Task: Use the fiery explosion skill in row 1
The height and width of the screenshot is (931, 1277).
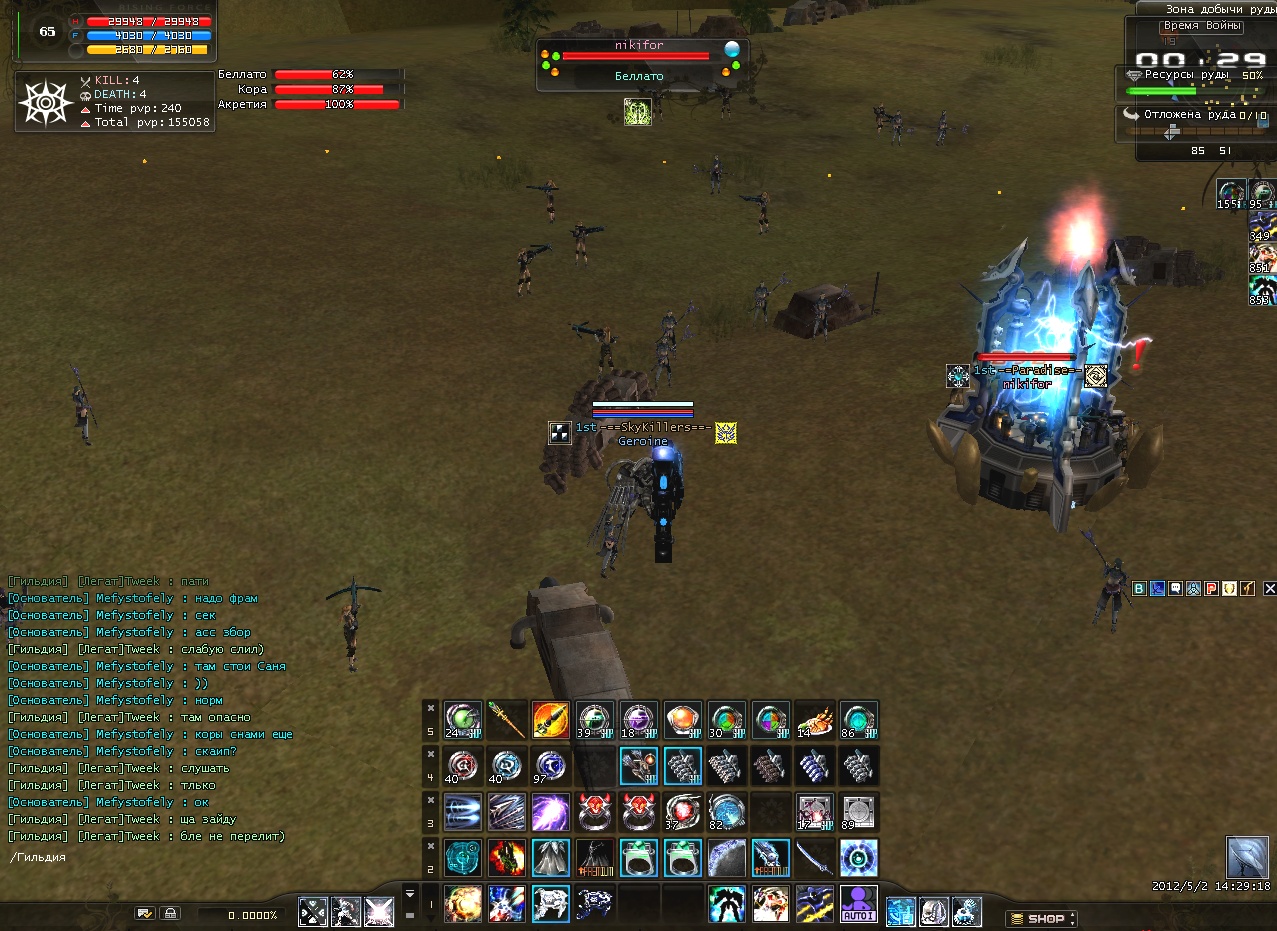Action: click(463, 903)
